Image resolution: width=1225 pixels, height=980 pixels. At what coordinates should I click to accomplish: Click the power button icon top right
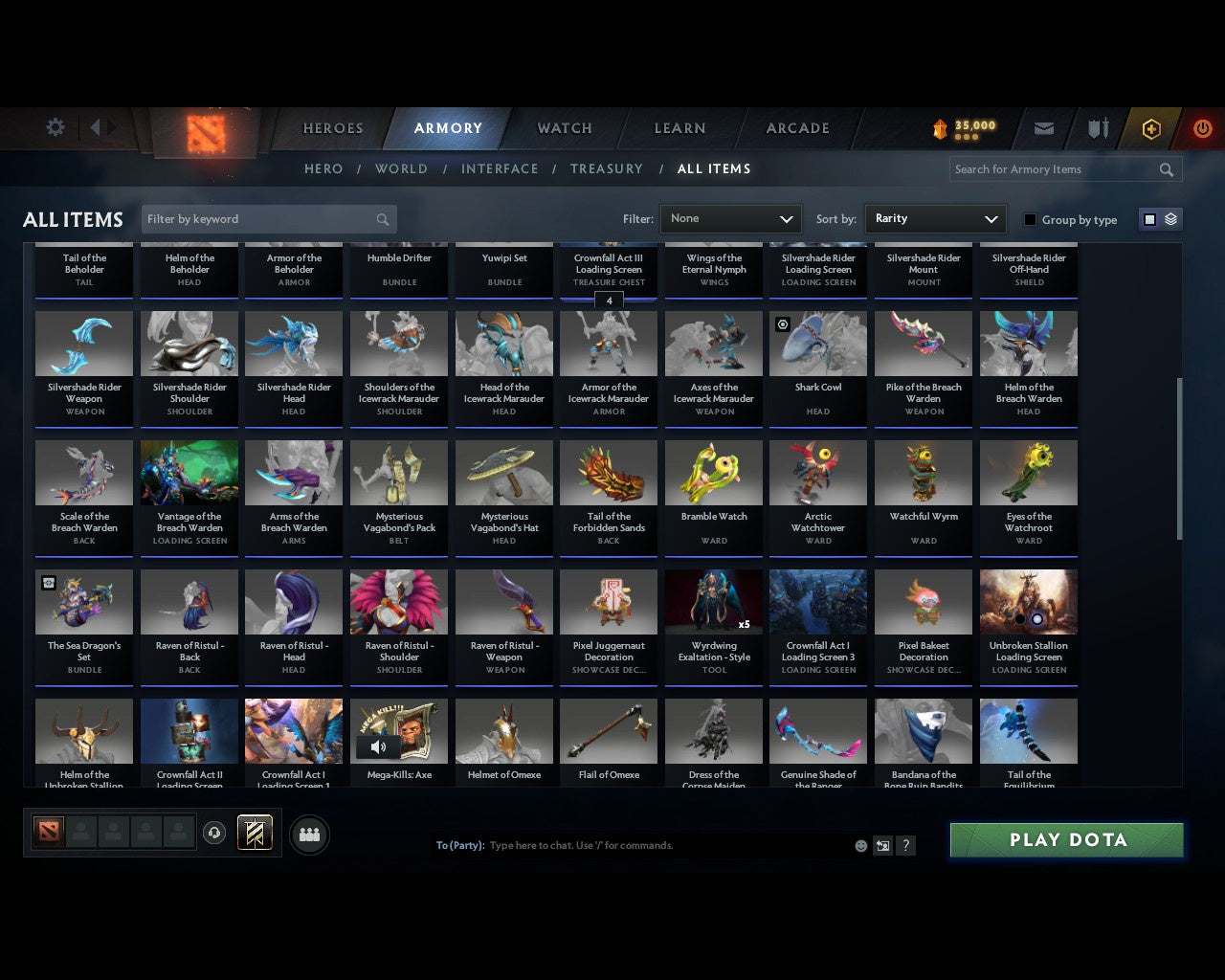tap(1202, 128)
